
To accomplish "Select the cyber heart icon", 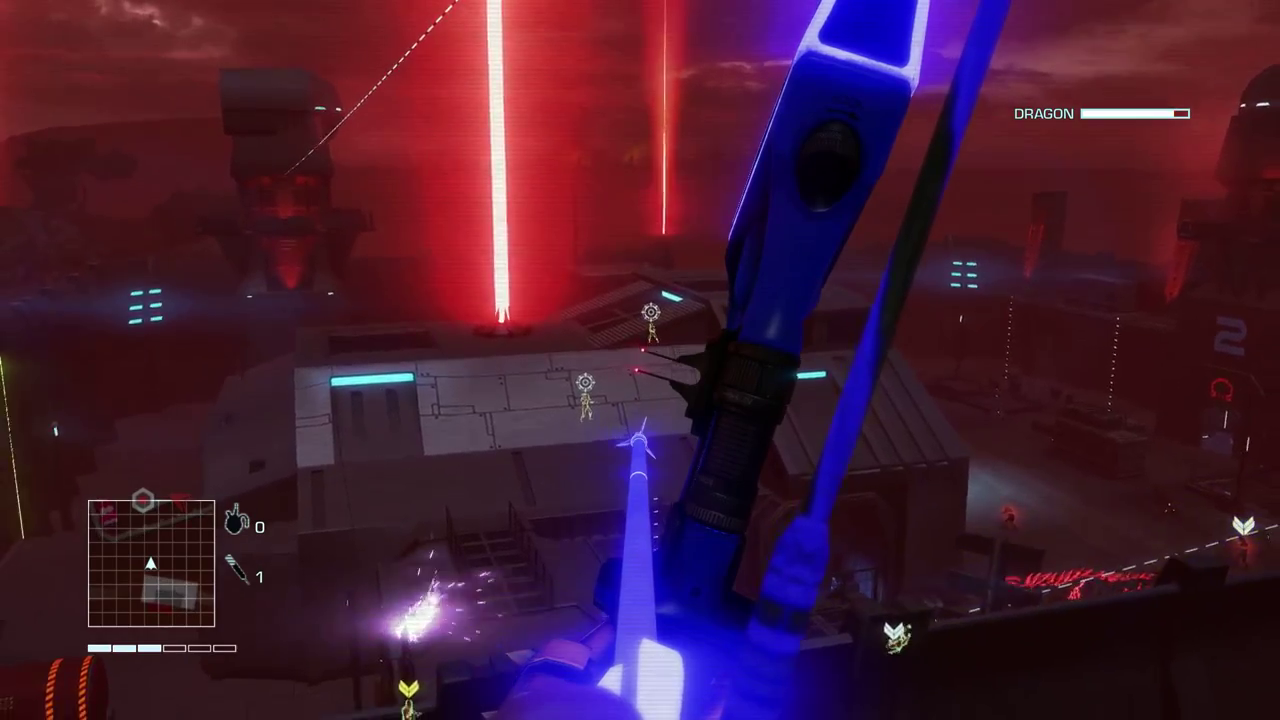I will coord(236,520).
